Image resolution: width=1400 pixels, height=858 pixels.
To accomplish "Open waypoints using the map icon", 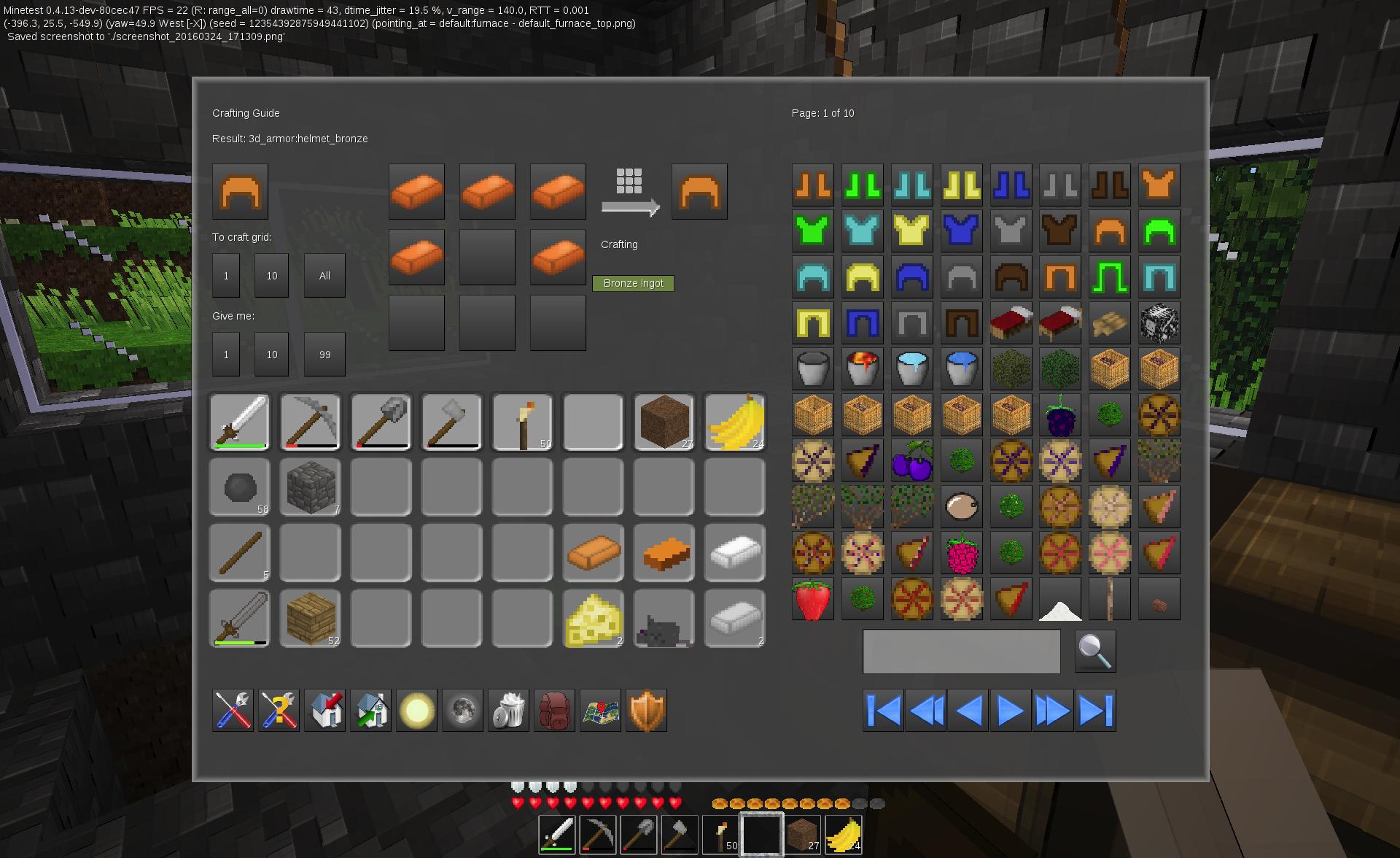I will coord(600,710).
